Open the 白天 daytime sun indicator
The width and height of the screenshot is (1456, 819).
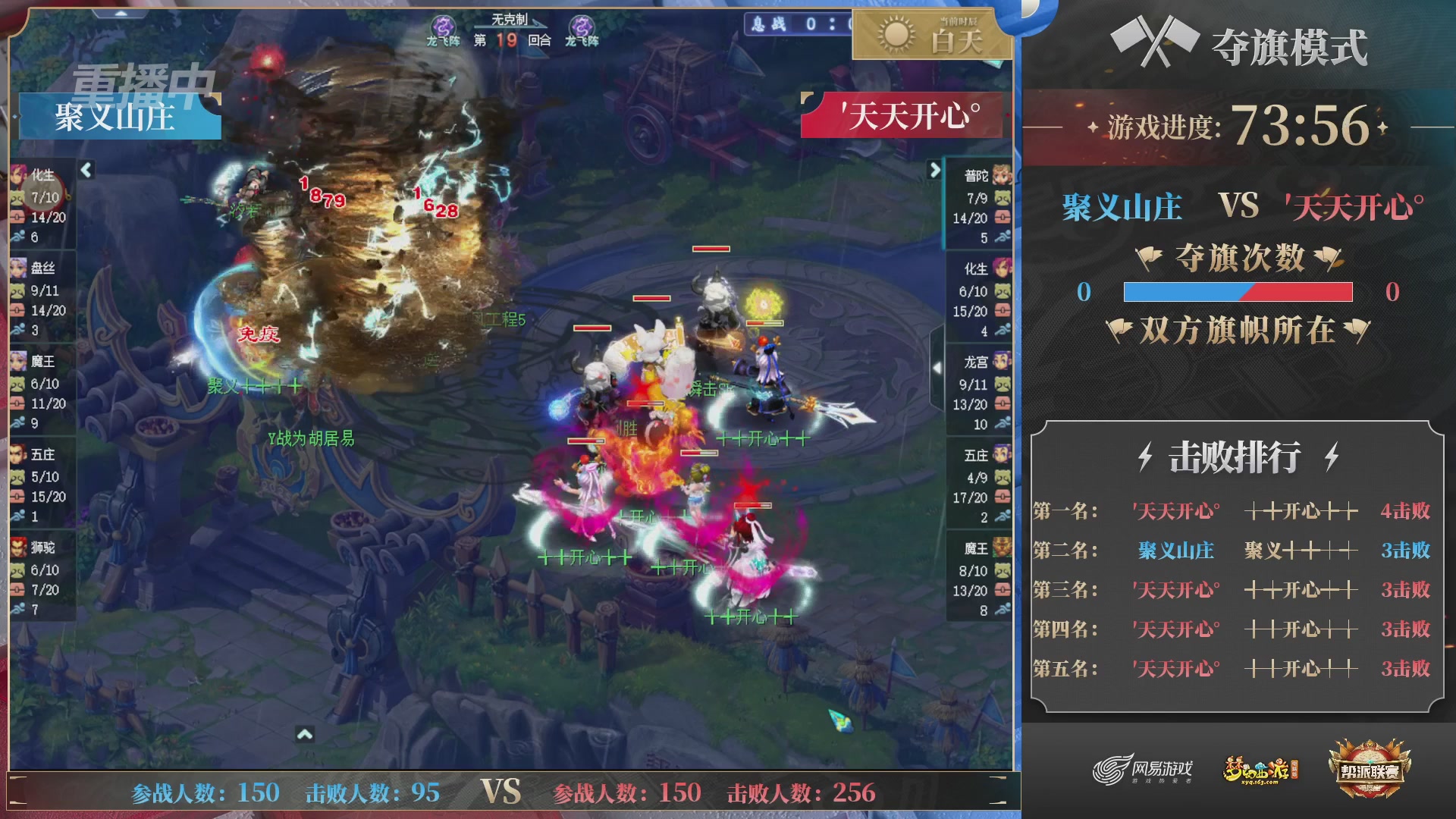895,34
